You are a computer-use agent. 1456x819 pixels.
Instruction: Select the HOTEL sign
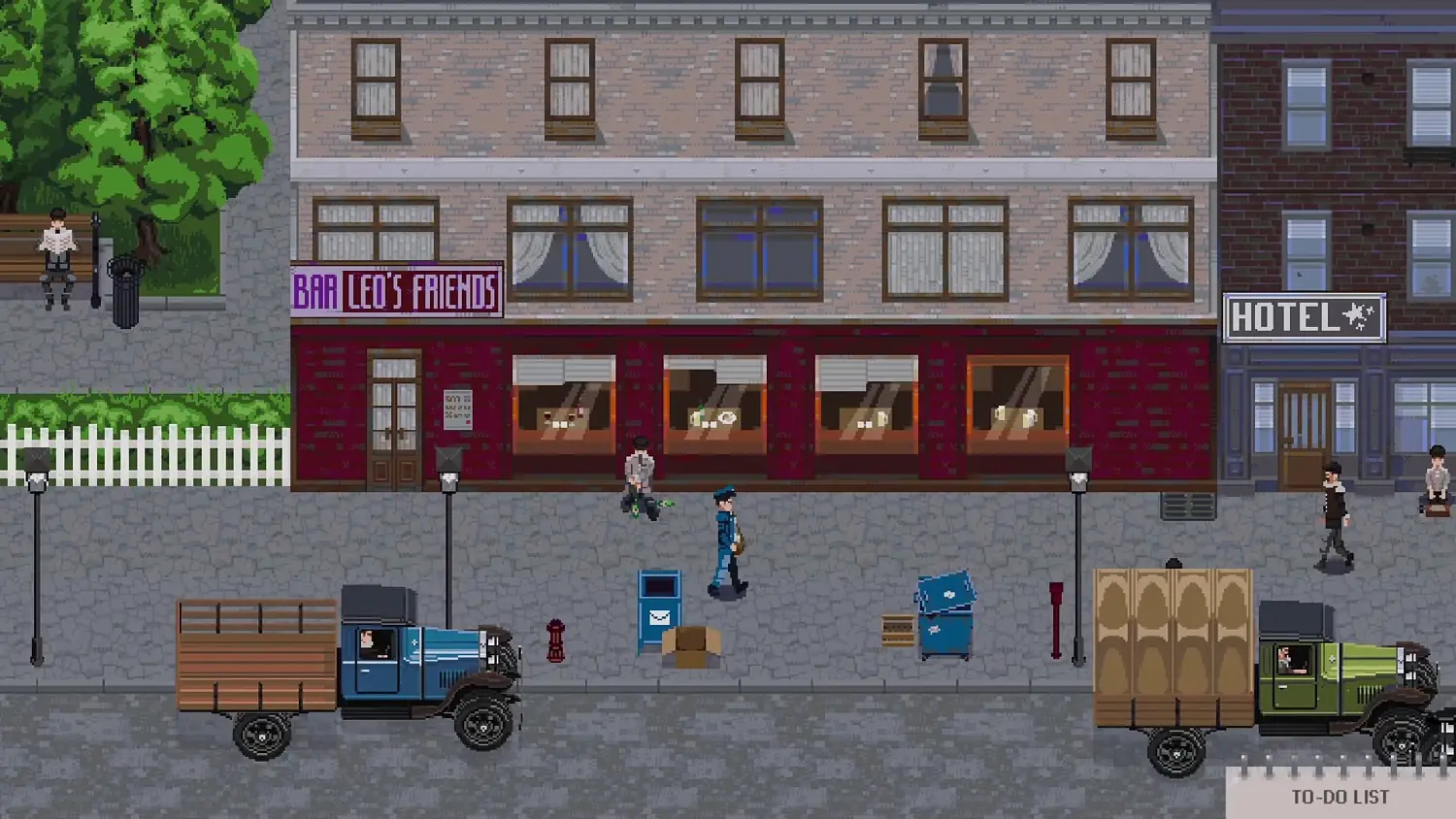coord(1305,316)
